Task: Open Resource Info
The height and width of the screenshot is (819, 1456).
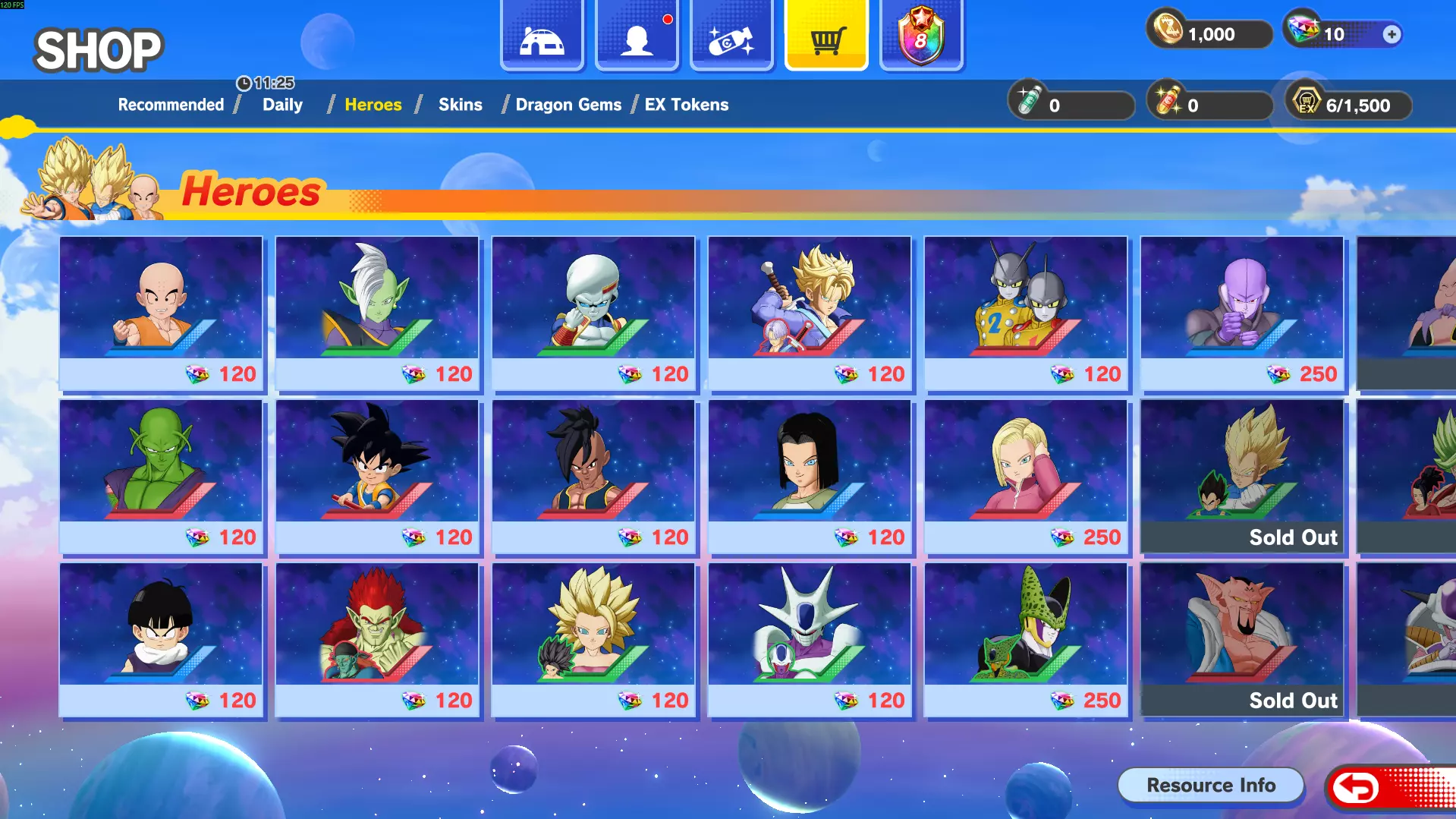Action: [1210, 786]
